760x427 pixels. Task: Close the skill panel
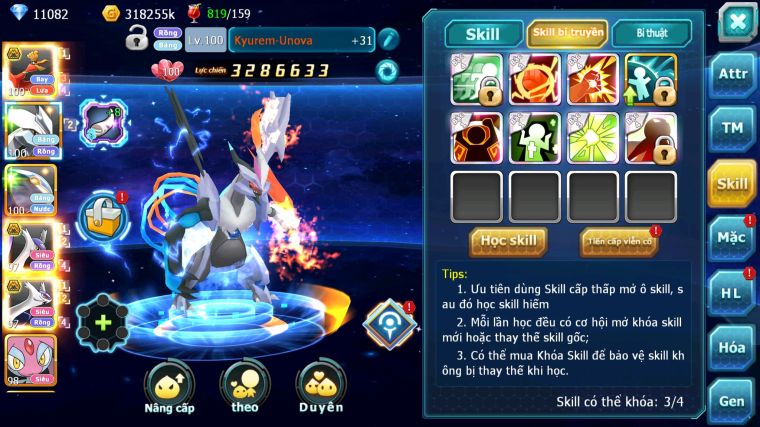[737, 21]
